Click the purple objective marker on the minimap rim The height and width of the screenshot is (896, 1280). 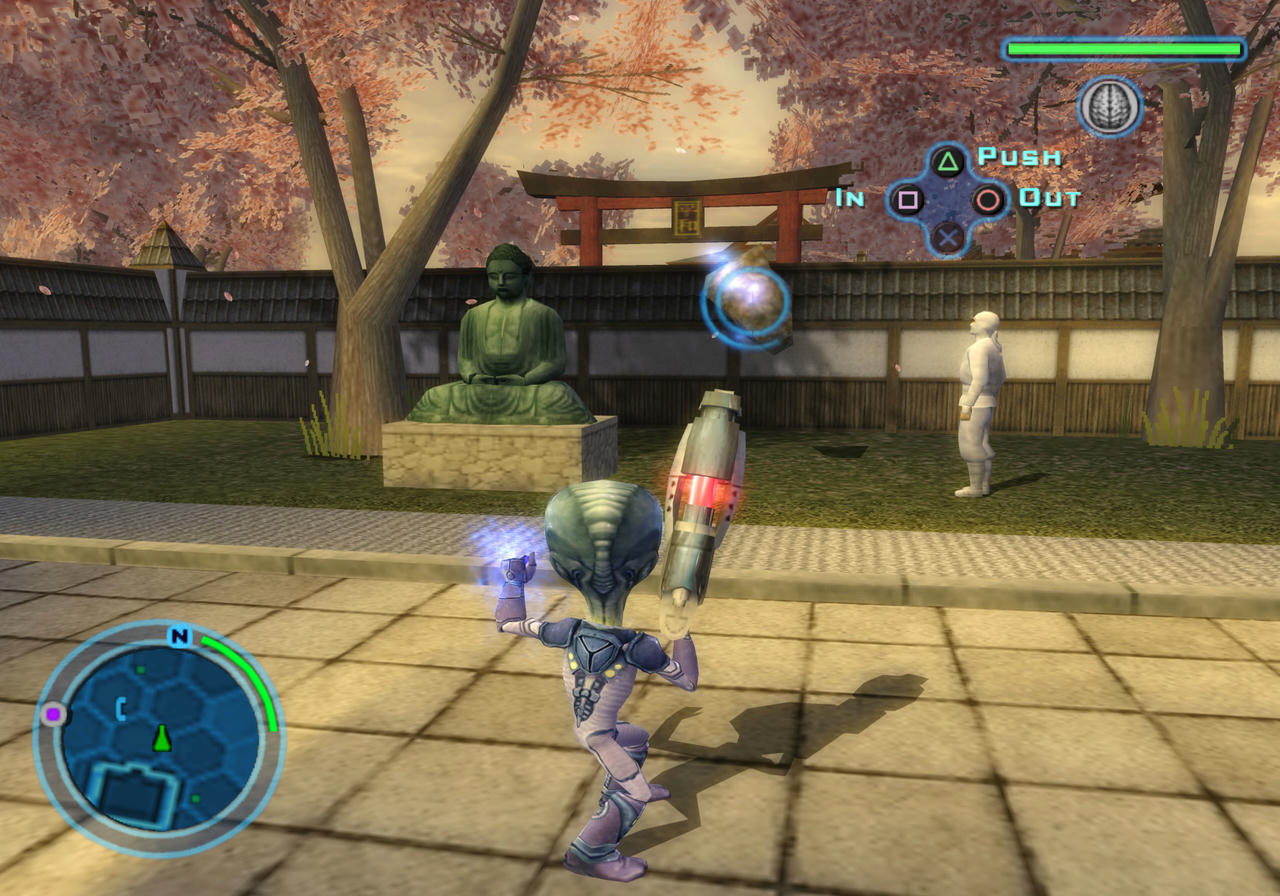pos(52,714)
